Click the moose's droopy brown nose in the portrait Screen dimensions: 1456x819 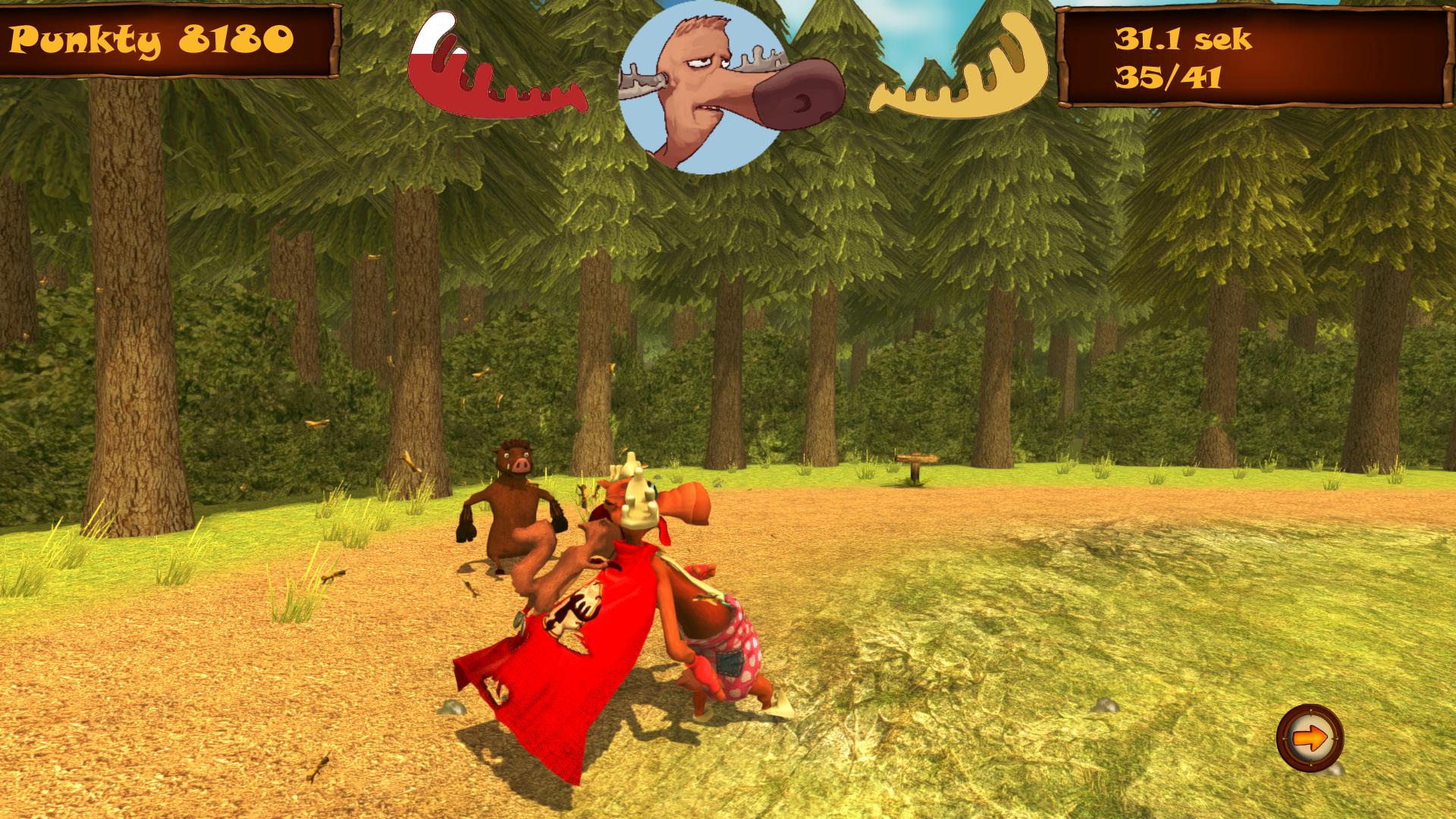pyautogui.click(x=789, y=99)
